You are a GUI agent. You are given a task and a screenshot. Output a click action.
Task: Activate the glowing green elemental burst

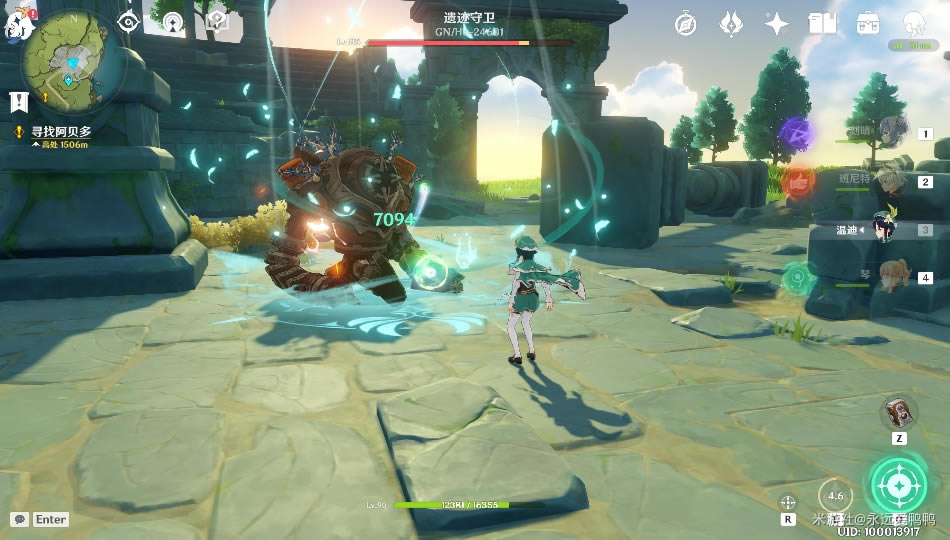(x=897, y=487)
